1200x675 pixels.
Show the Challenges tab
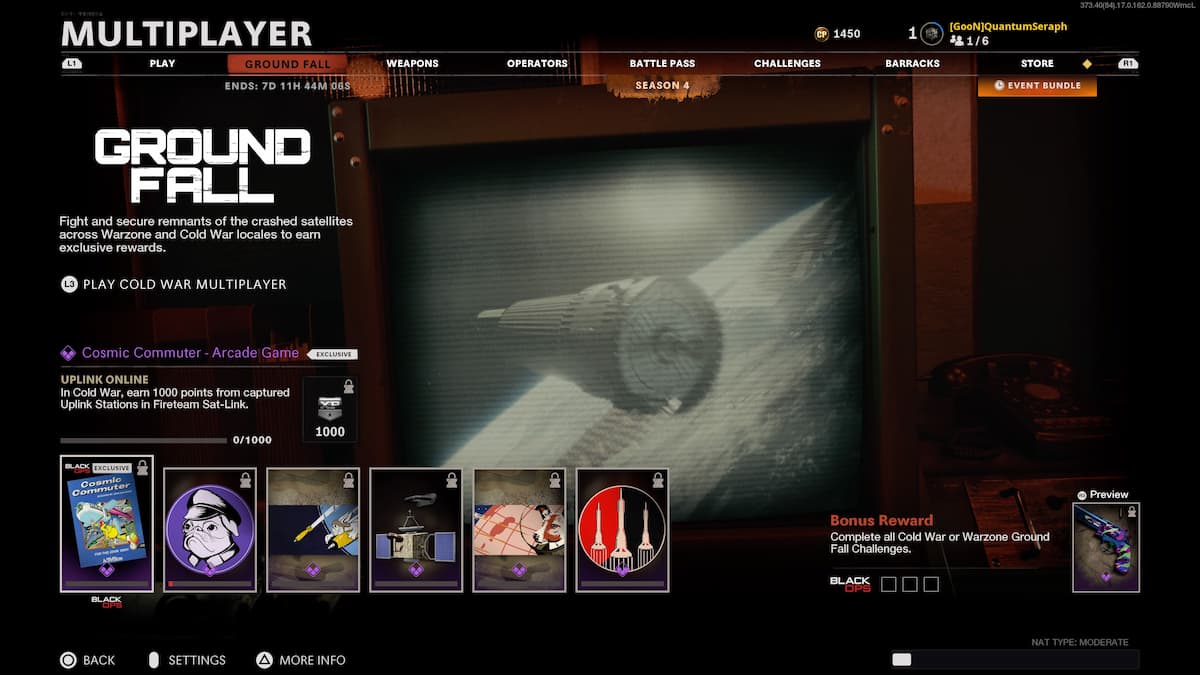click(787, 63)
